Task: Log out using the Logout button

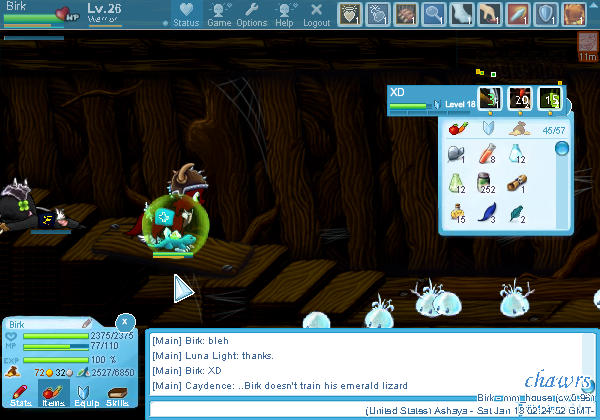Action: coord(316,14)
